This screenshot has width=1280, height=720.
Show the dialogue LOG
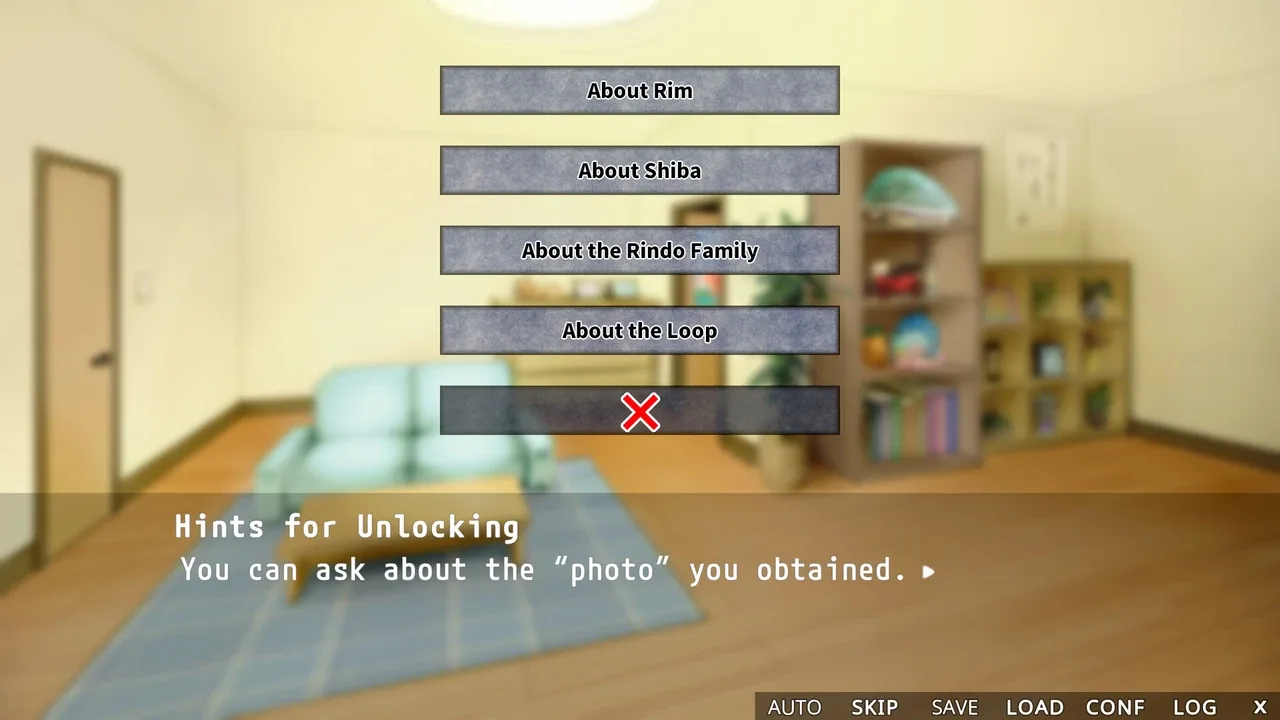(x=1194, y=707)
